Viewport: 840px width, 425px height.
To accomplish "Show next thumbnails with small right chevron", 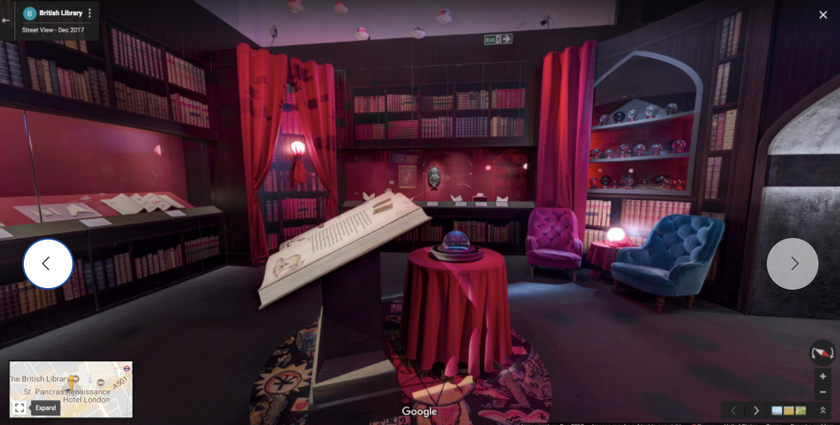I will pyautogui.click(x=756, y=410).
